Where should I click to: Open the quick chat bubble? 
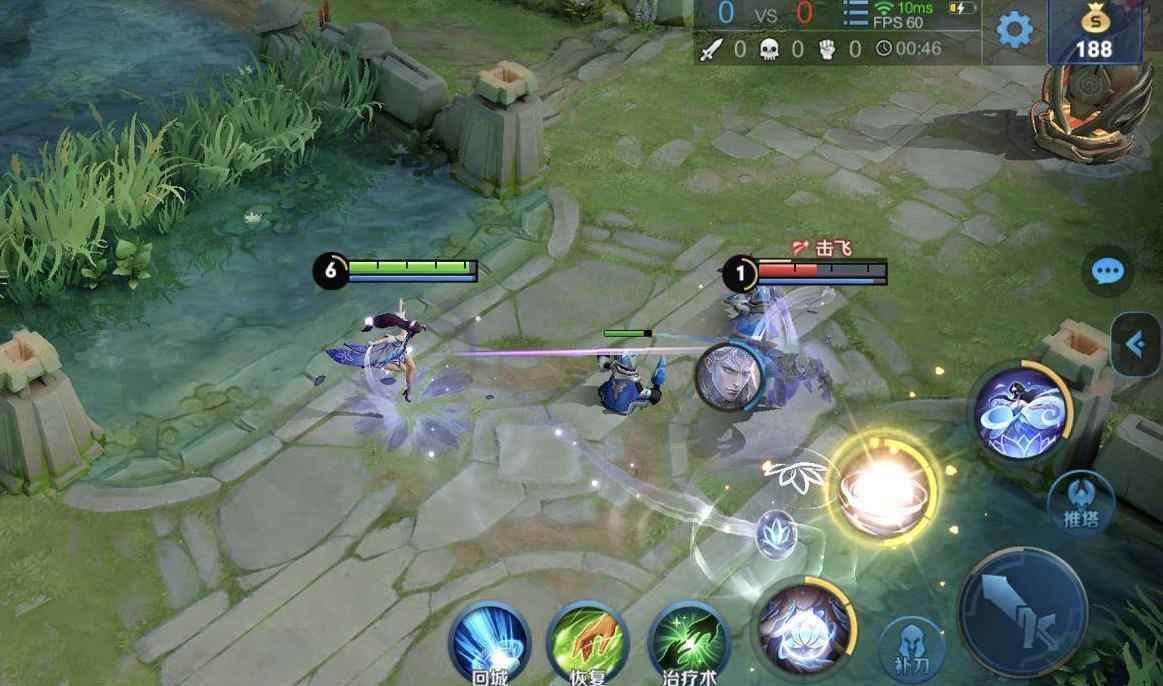coord(1107,272)
